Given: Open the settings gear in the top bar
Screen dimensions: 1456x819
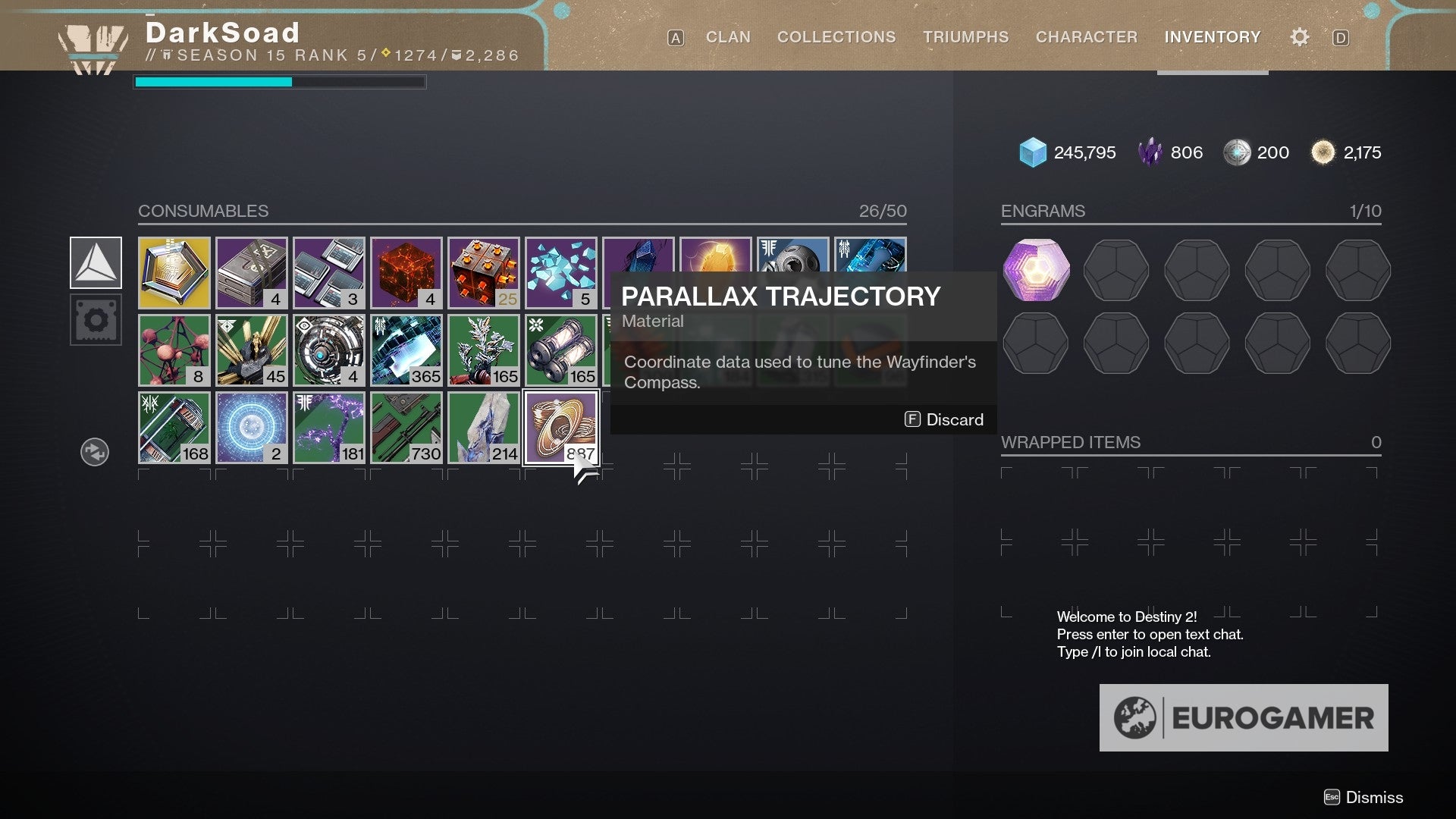Looking at the screenshot, I should [1299, 36].
